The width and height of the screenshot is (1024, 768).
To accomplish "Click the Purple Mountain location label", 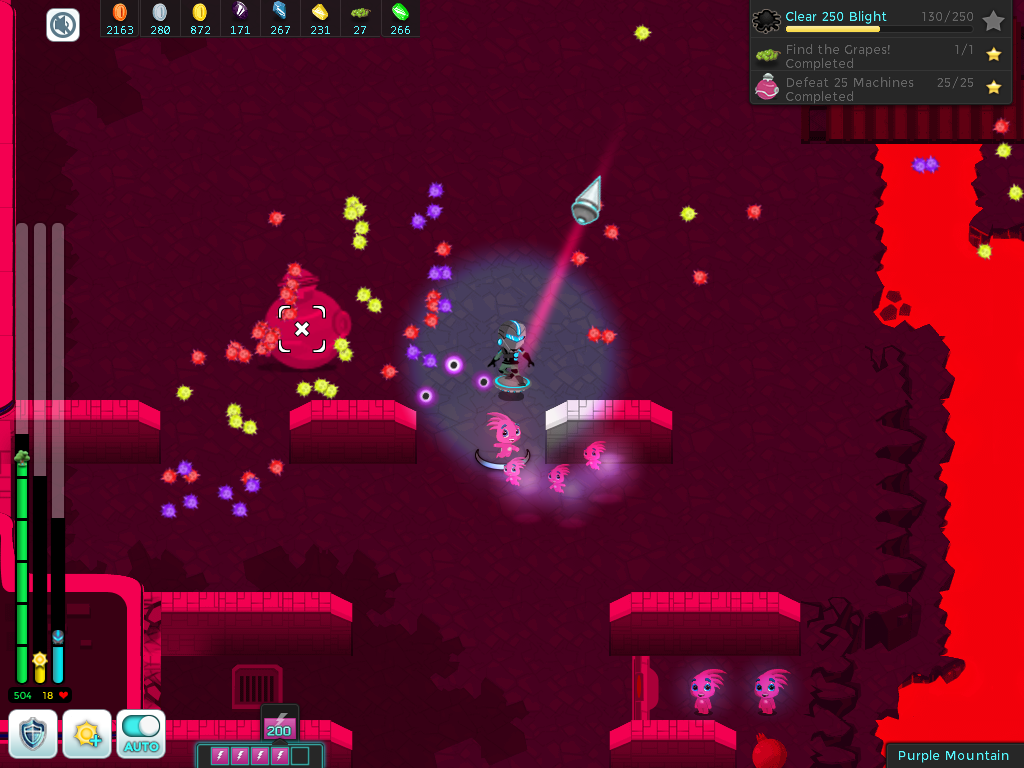I will (x=953, y=755).
